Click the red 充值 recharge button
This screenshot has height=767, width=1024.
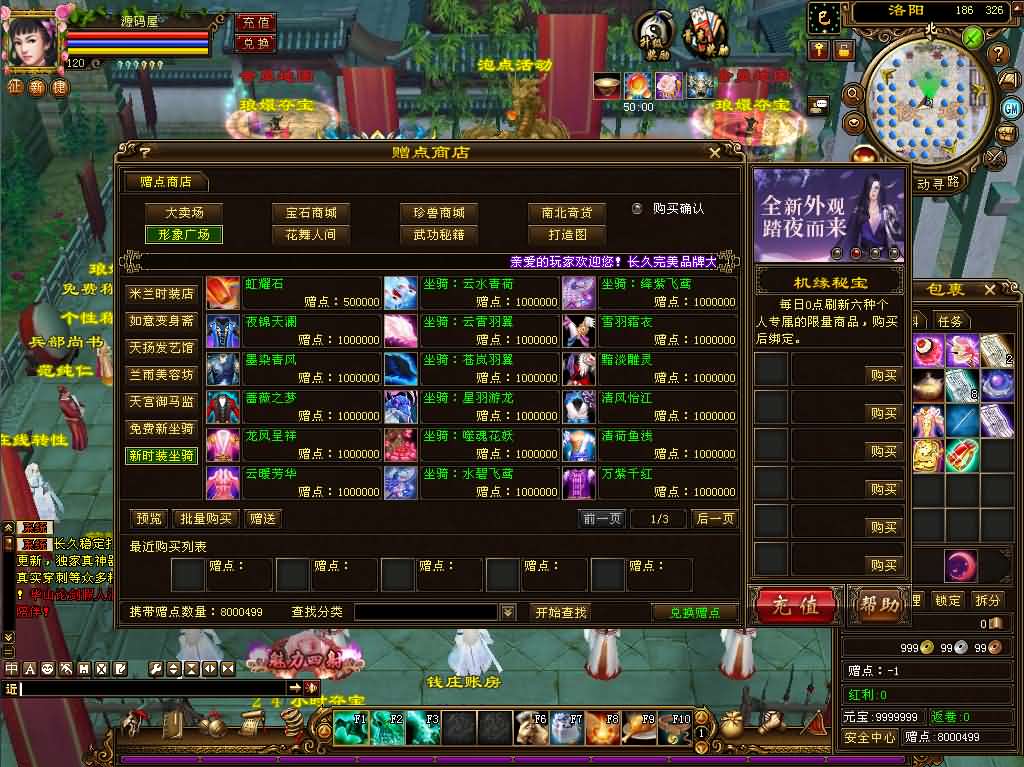(x=796, y=605)
